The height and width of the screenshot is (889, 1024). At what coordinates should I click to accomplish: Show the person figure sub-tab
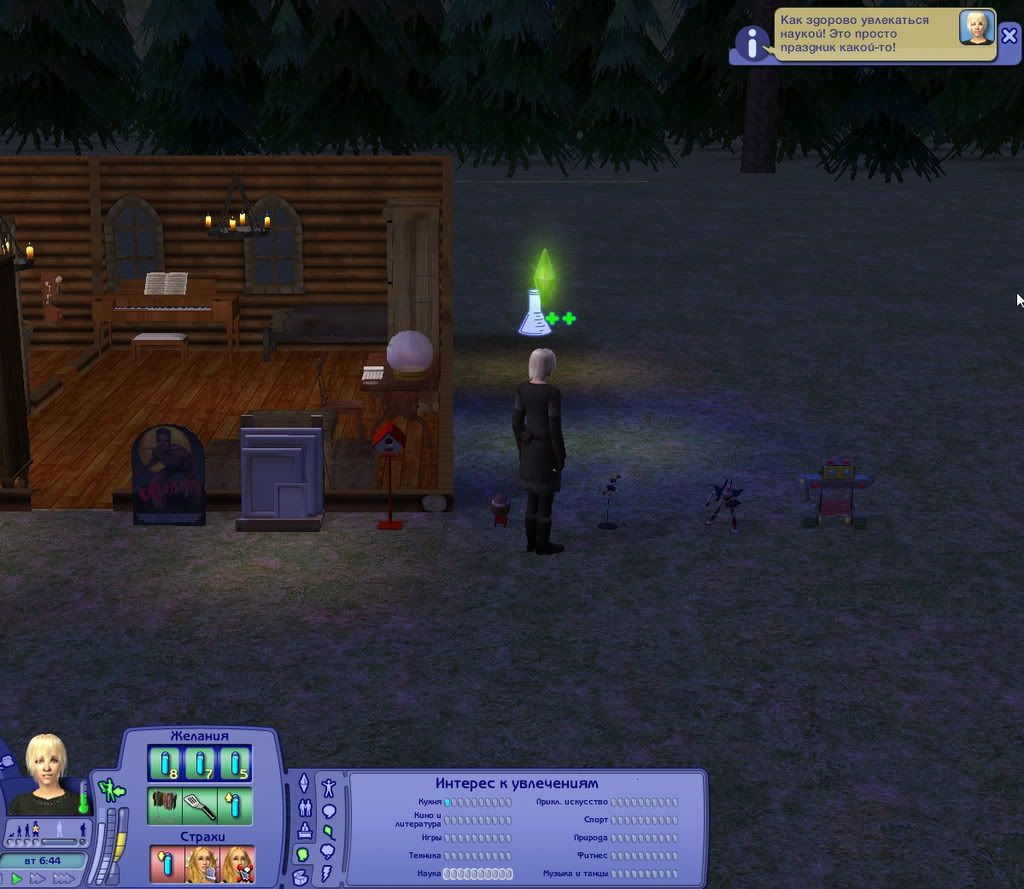[327, 786]
